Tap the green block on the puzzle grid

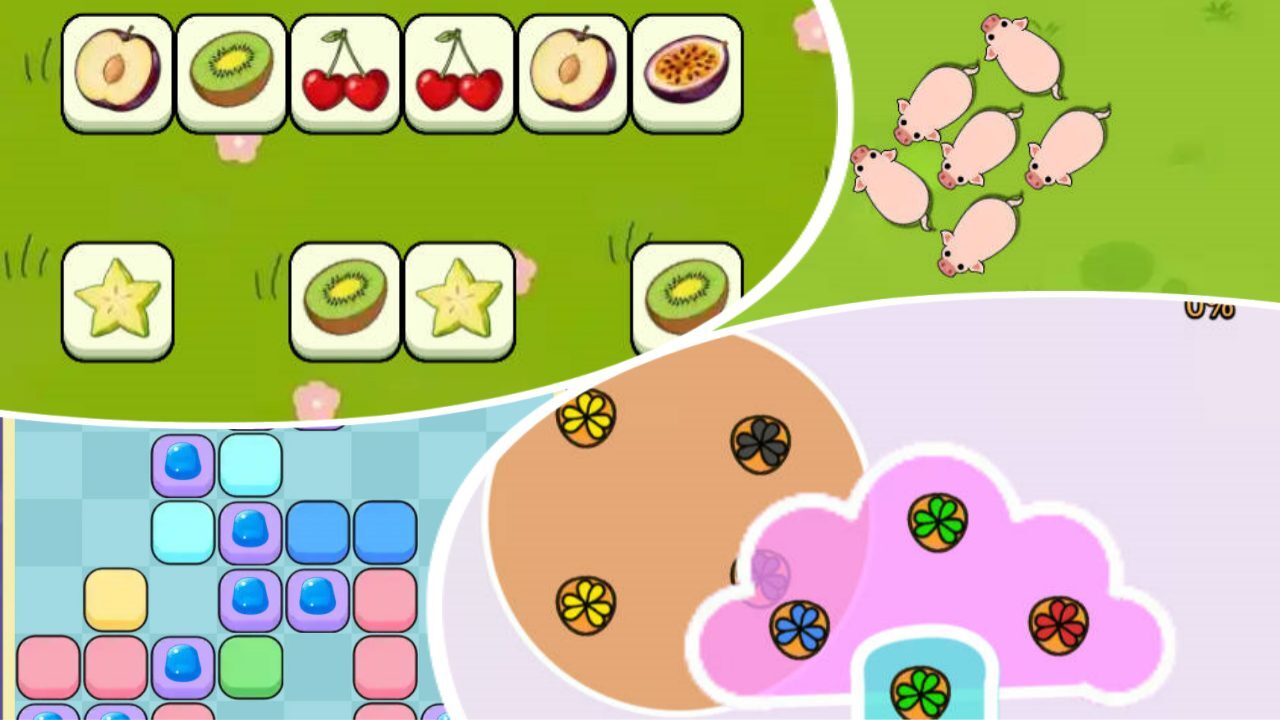coord(251,667)
